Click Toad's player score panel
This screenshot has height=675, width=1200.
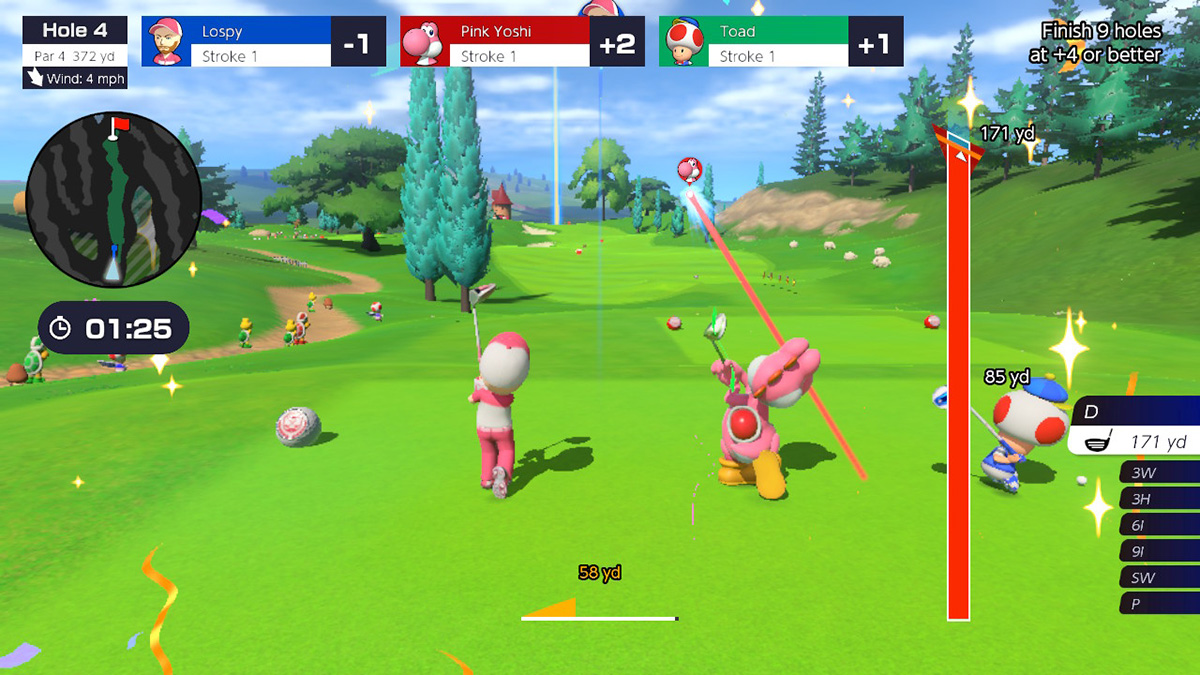780,43
